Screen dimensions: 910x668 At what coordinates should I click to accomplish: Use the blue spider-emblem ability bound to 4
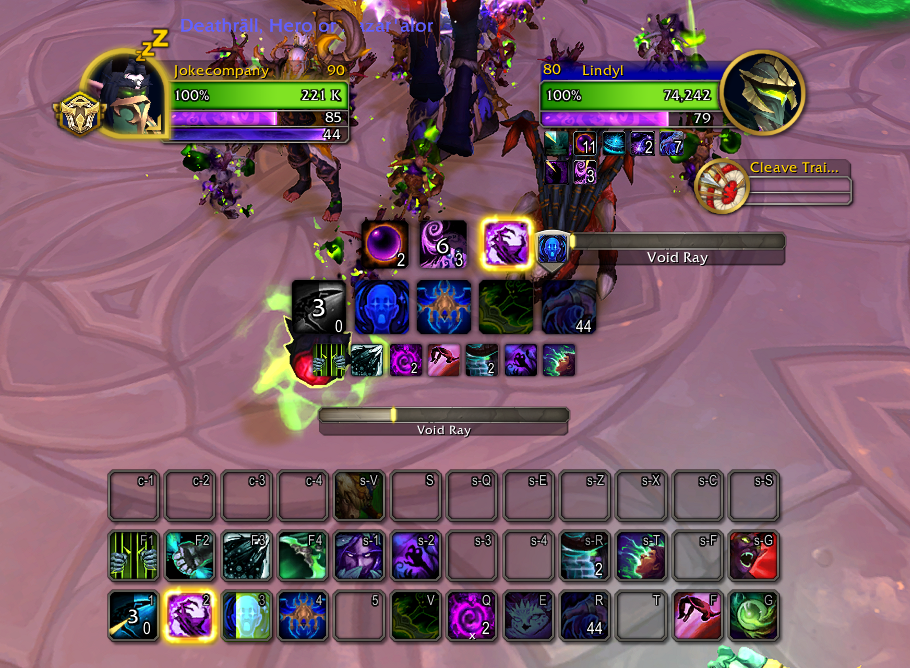pos(303,614)
